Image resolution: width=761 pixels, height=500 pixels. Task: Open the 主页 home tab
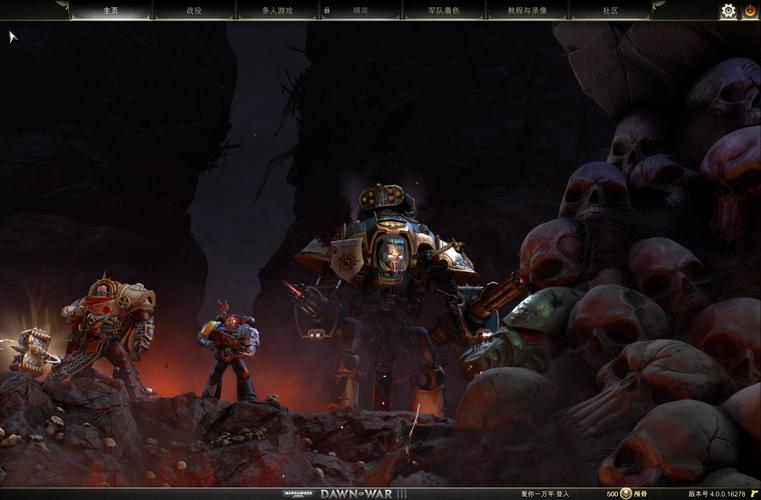coord(110,11)
